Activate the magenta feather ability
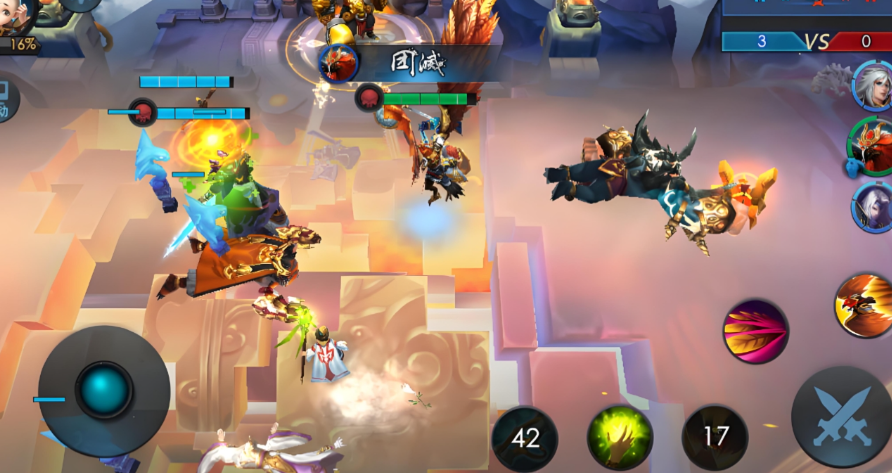892x473 pixels. pyautogui.click(x=755, y=331)
